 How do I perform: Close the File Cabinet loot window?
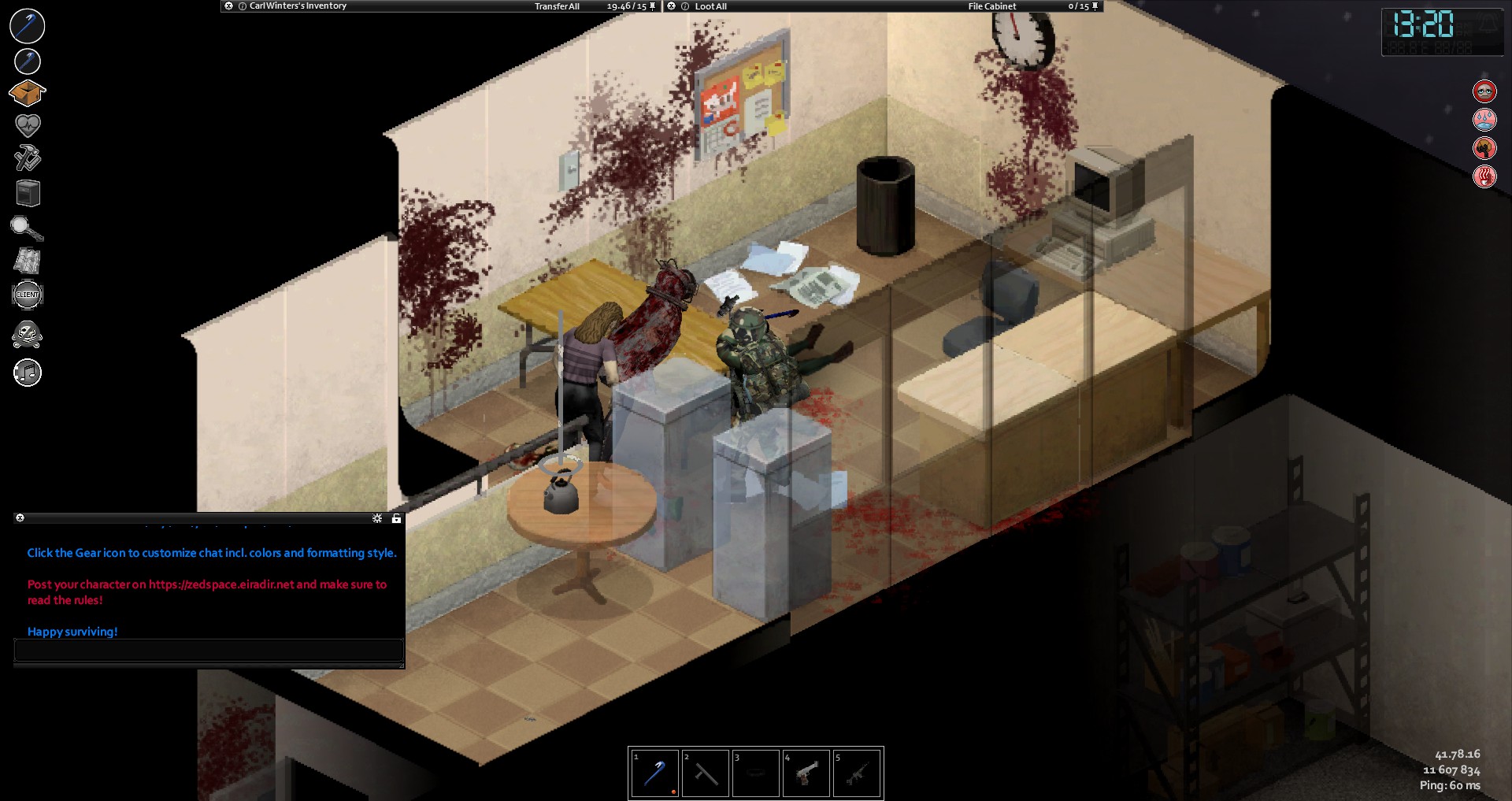tap(671, 6)
